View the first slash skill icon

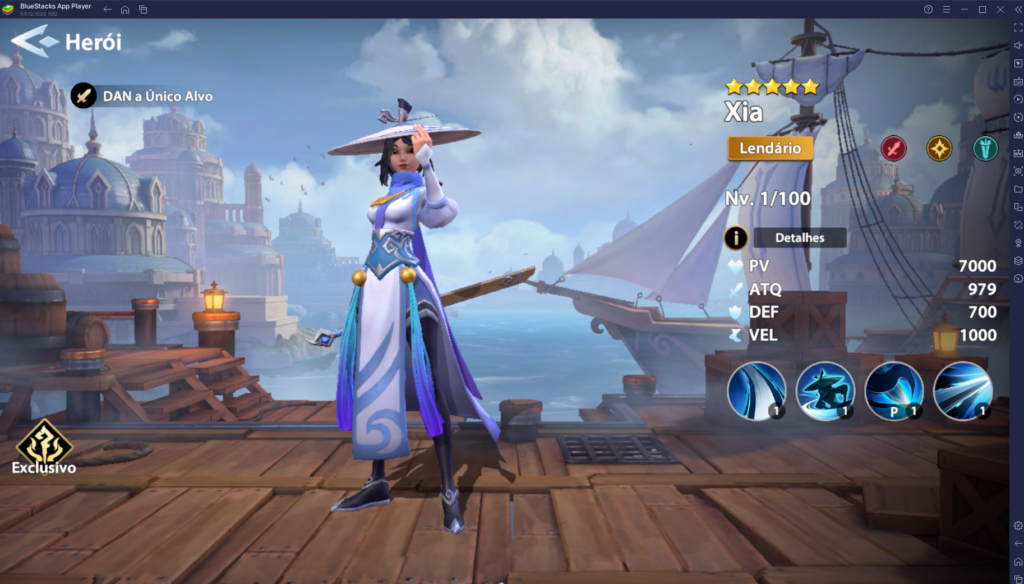tap(756, 390)
